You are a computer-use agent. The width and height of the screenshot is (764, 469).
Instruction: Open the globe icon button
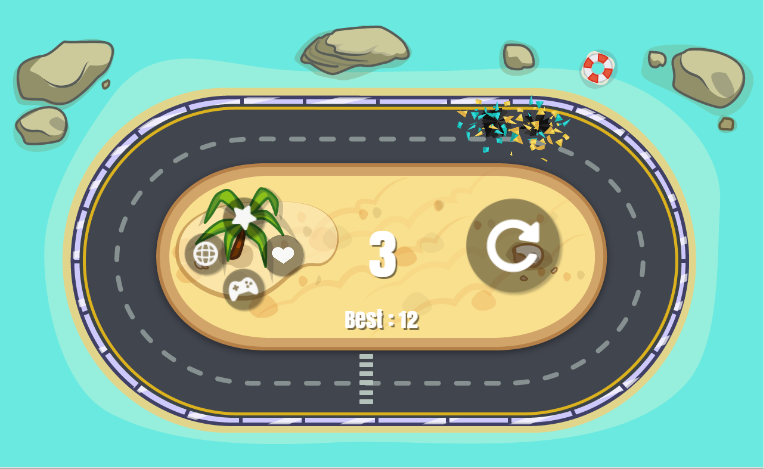click(205, 254)
